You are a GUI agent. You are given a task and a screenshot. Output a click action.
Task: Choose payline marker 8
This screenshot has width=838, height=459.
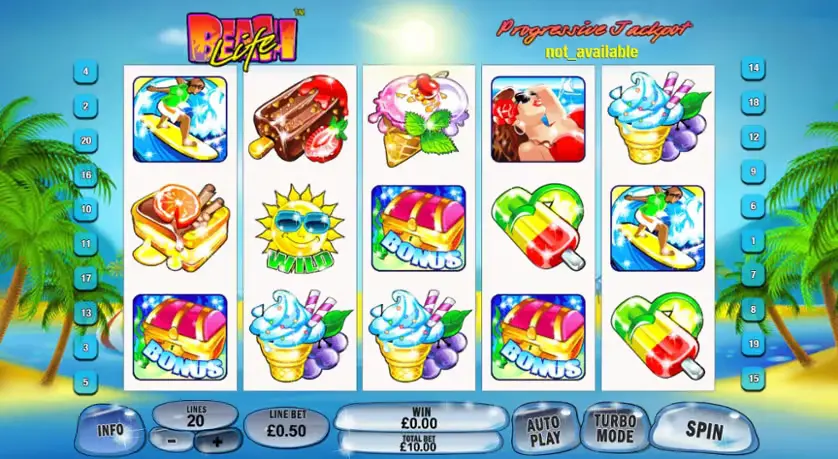[752, 310]
